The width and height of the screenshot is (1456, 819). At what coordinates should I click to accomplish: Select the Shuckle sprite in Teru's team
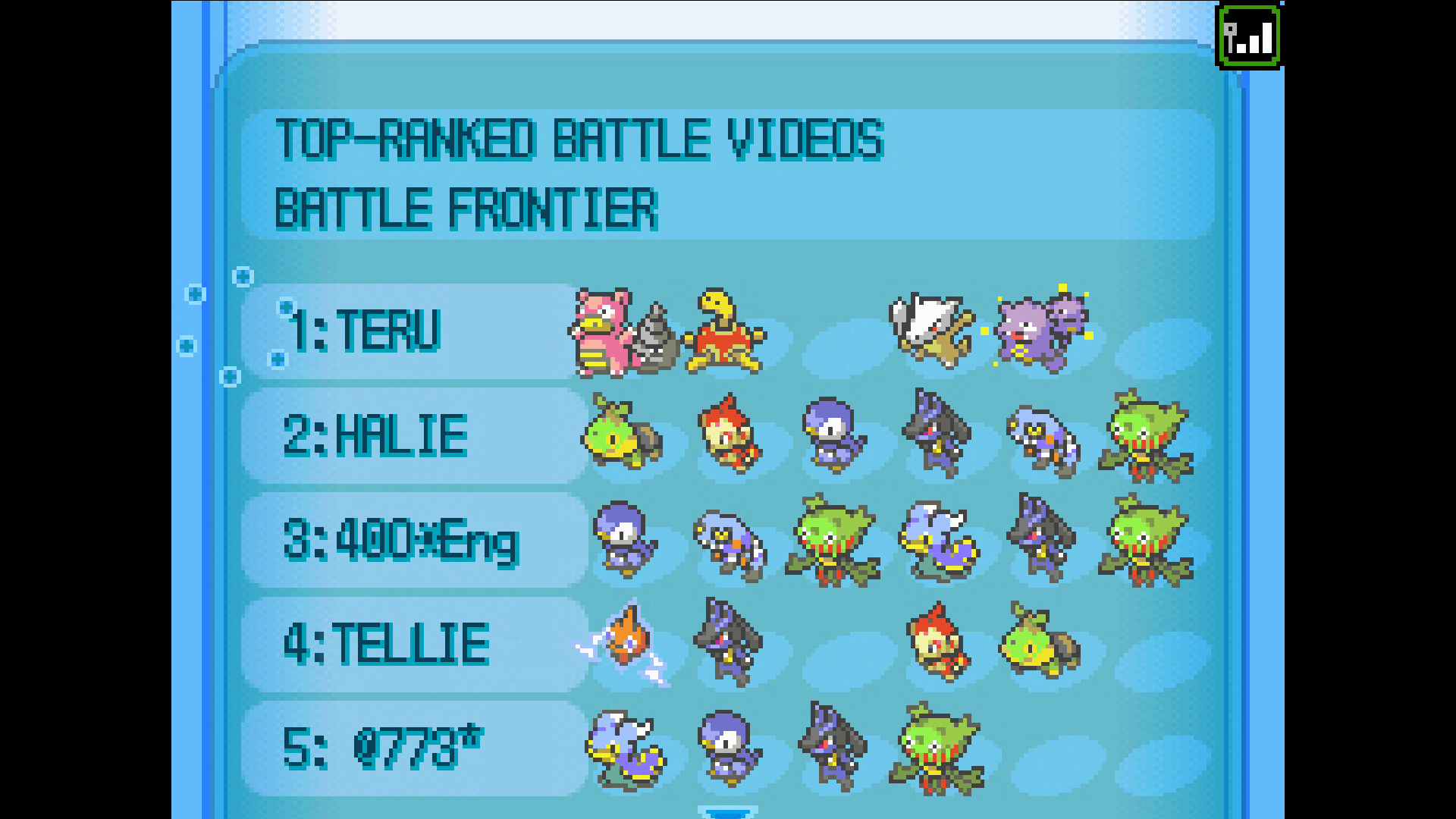coord(724,334)
